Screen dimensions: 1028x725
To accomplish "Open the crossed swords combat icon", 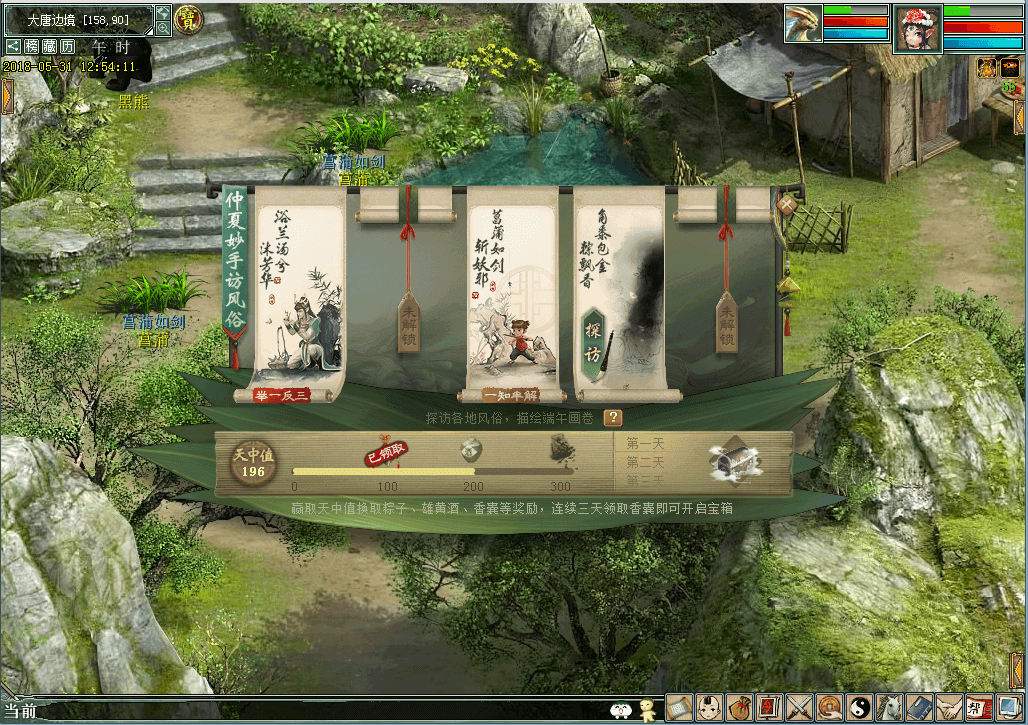I will coord(799,707).
